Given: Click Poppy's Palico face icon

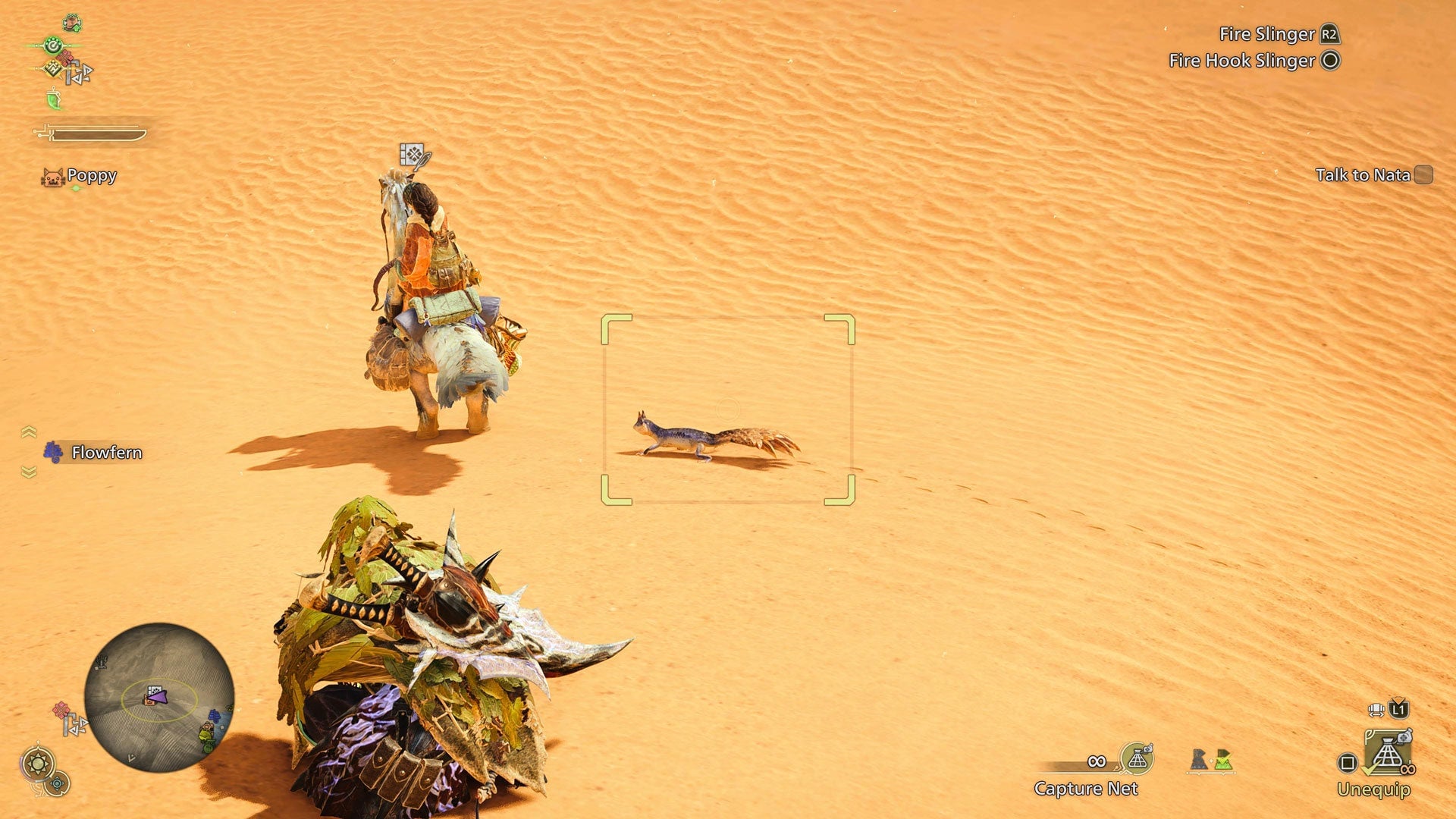Looking at the screenshot, I should point(52,177).
